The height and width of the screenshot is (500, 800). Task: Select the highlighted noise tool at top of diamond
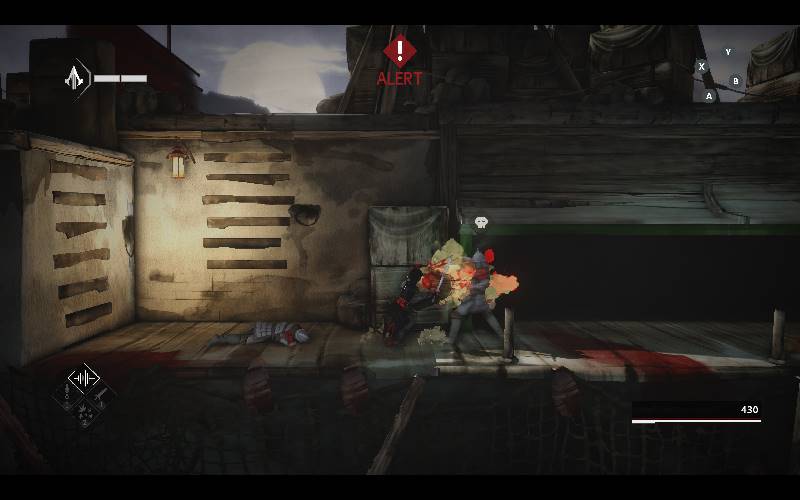tap(83, 379)
